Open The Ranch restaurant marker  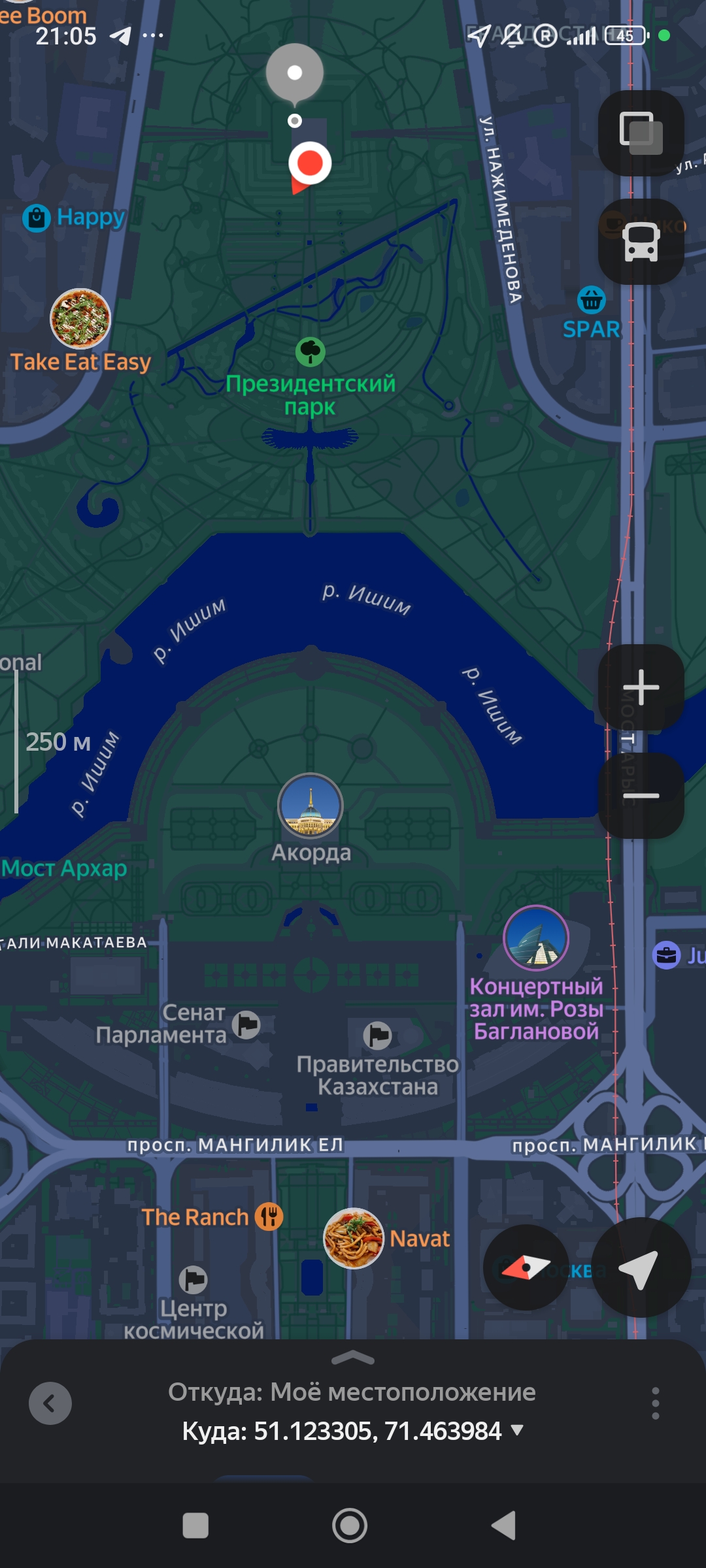(269, 1217)
